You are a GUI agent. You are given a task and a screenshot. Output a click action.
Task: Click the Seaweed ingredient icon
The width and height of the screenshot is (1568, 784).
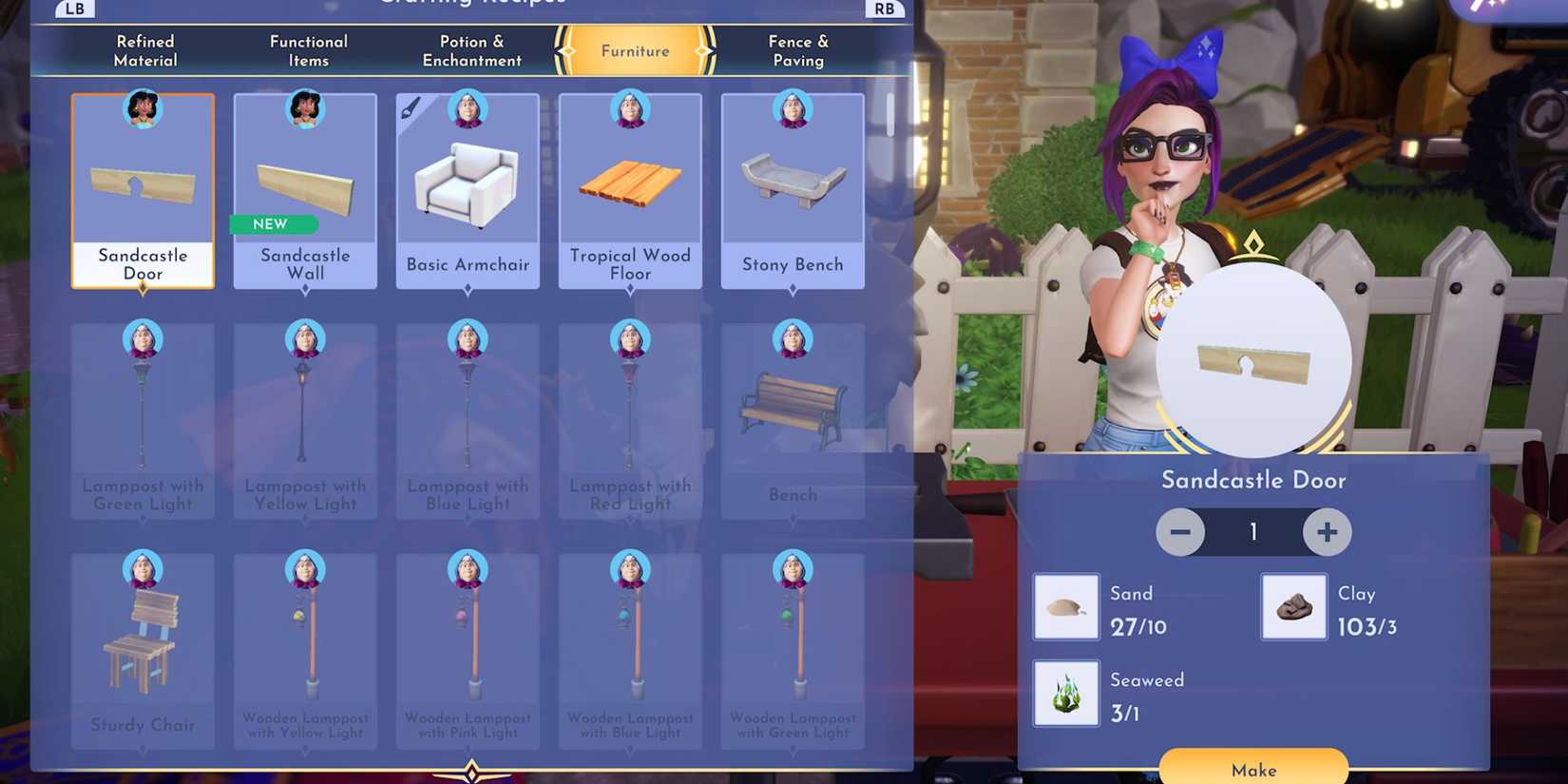click(1065, 692)
